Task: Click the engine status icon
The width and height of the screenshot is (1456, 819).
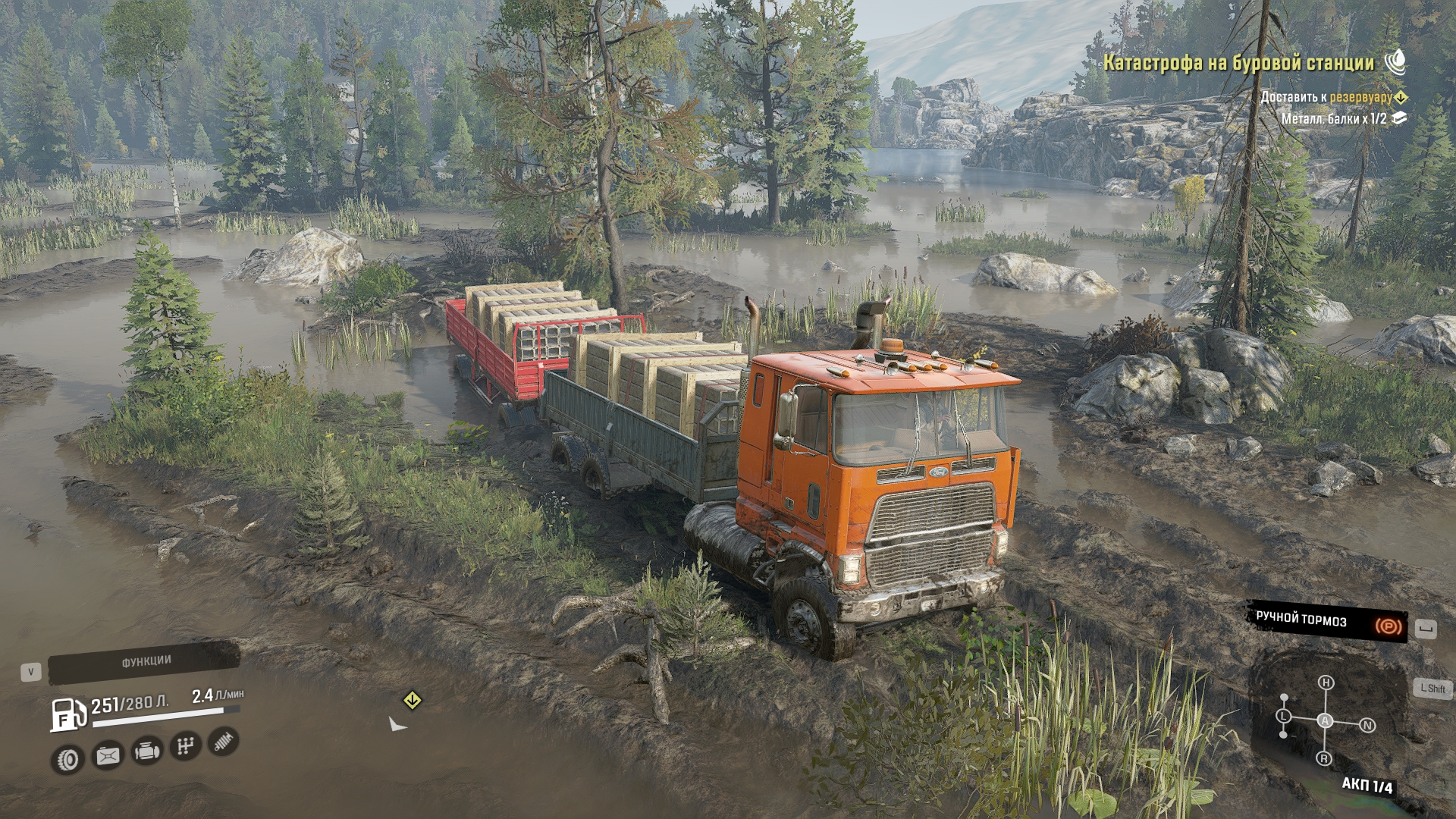Action: [146, 752]
